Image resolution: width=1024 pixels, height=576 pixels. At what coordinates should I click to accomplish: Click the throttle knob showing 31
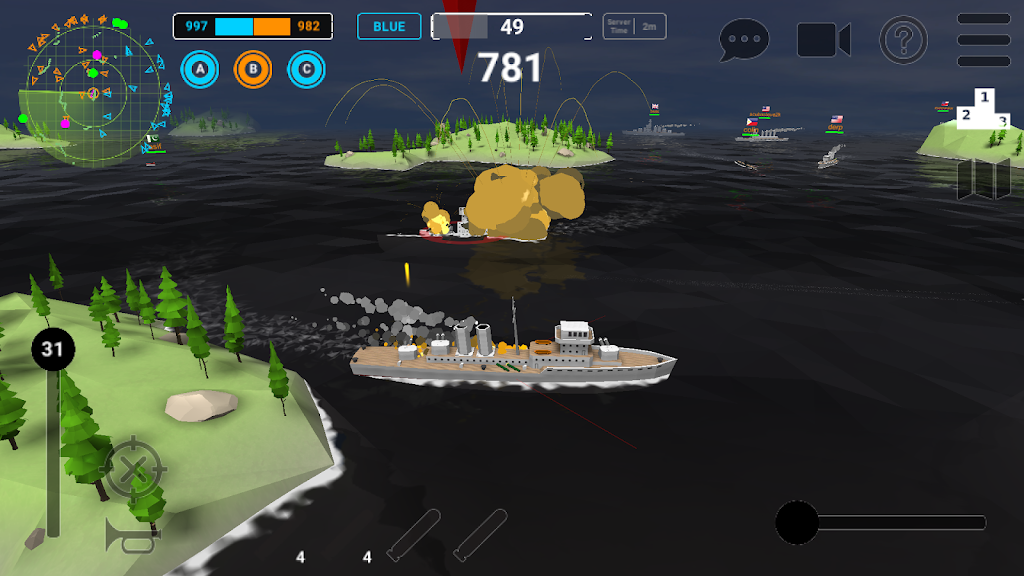[x=52, y=349]
